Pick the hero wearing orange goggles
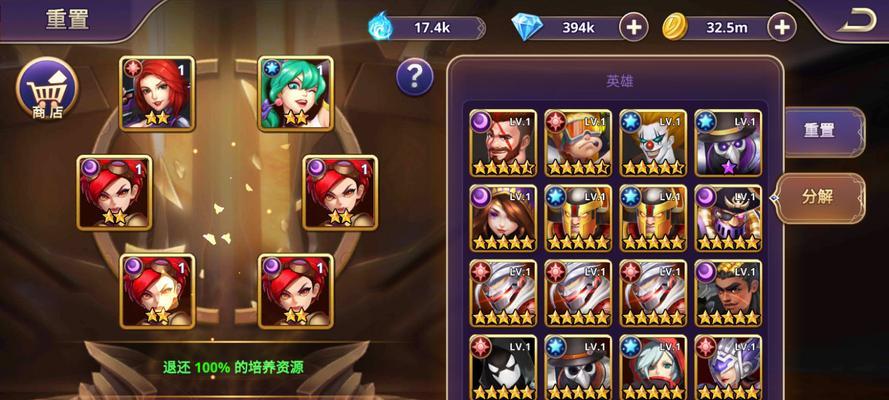This screenshot has height=400, width=889. pos(578,142)
